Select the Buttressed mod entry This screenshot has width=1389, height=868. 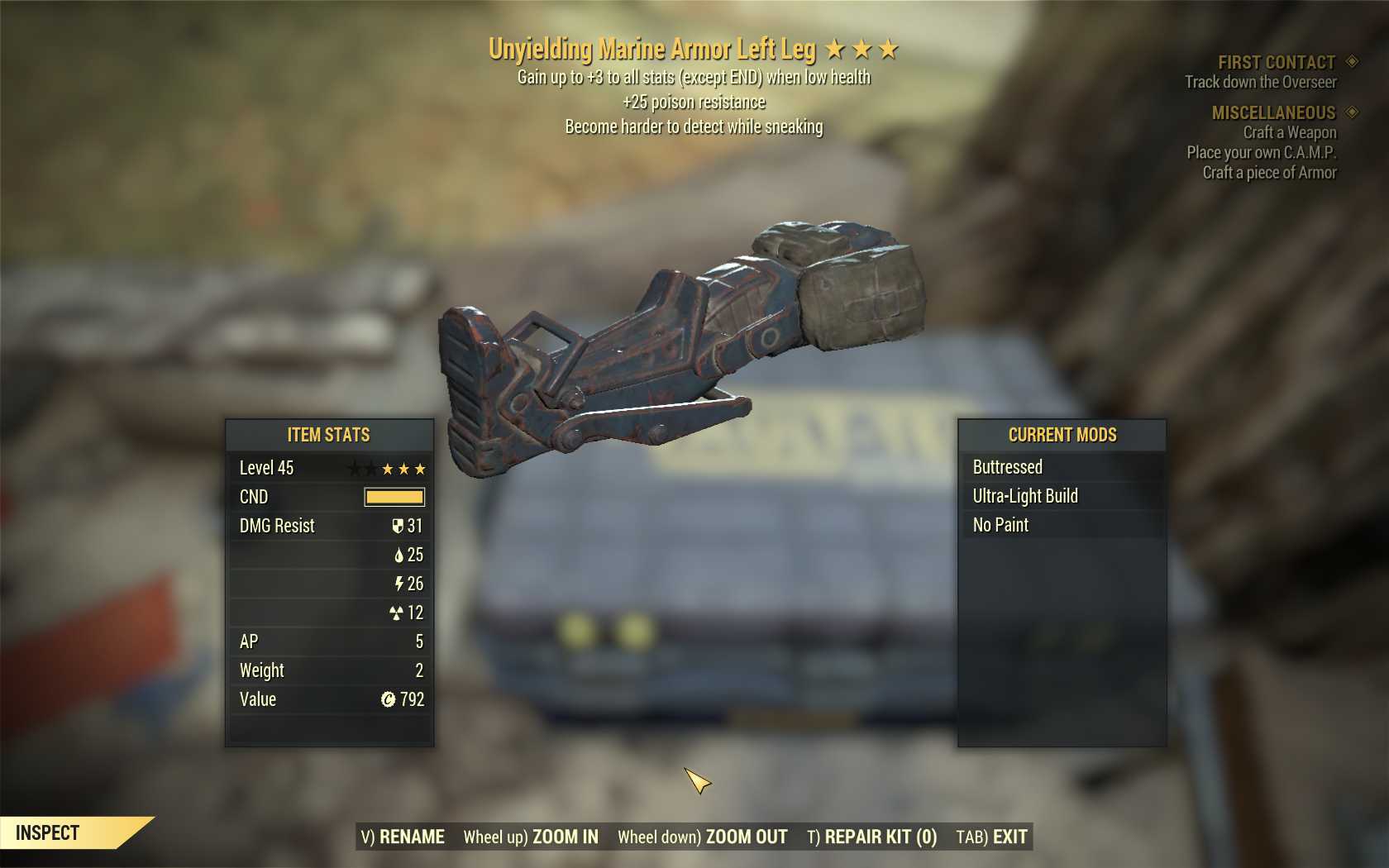[x=1007, y=467]
